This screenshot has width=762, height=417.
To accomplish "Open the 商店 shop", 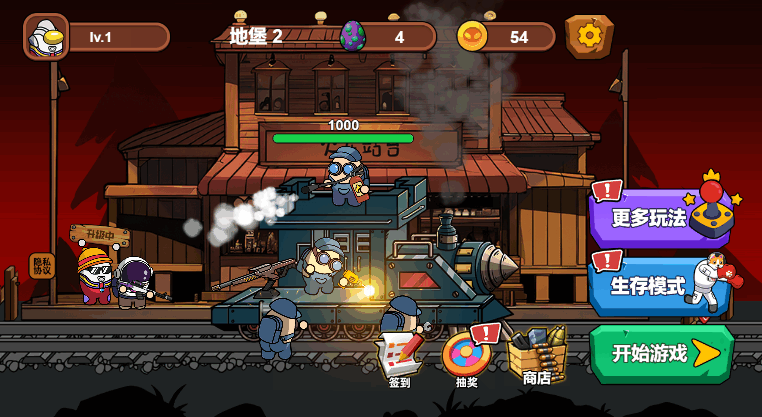I will tap(536, 355).
